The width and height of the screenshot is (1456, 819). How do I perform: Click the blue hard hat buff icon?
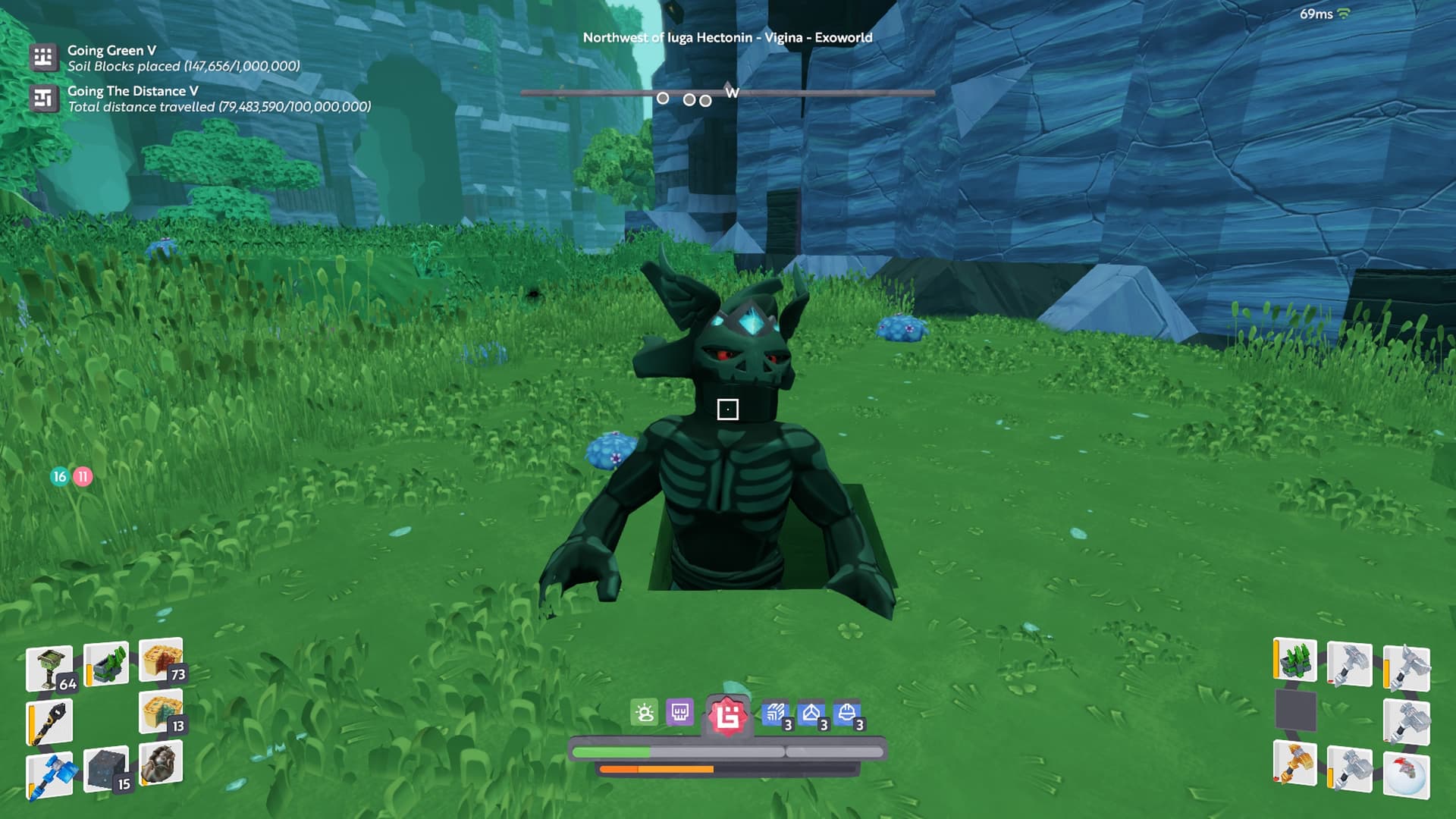tap(847, 713)
